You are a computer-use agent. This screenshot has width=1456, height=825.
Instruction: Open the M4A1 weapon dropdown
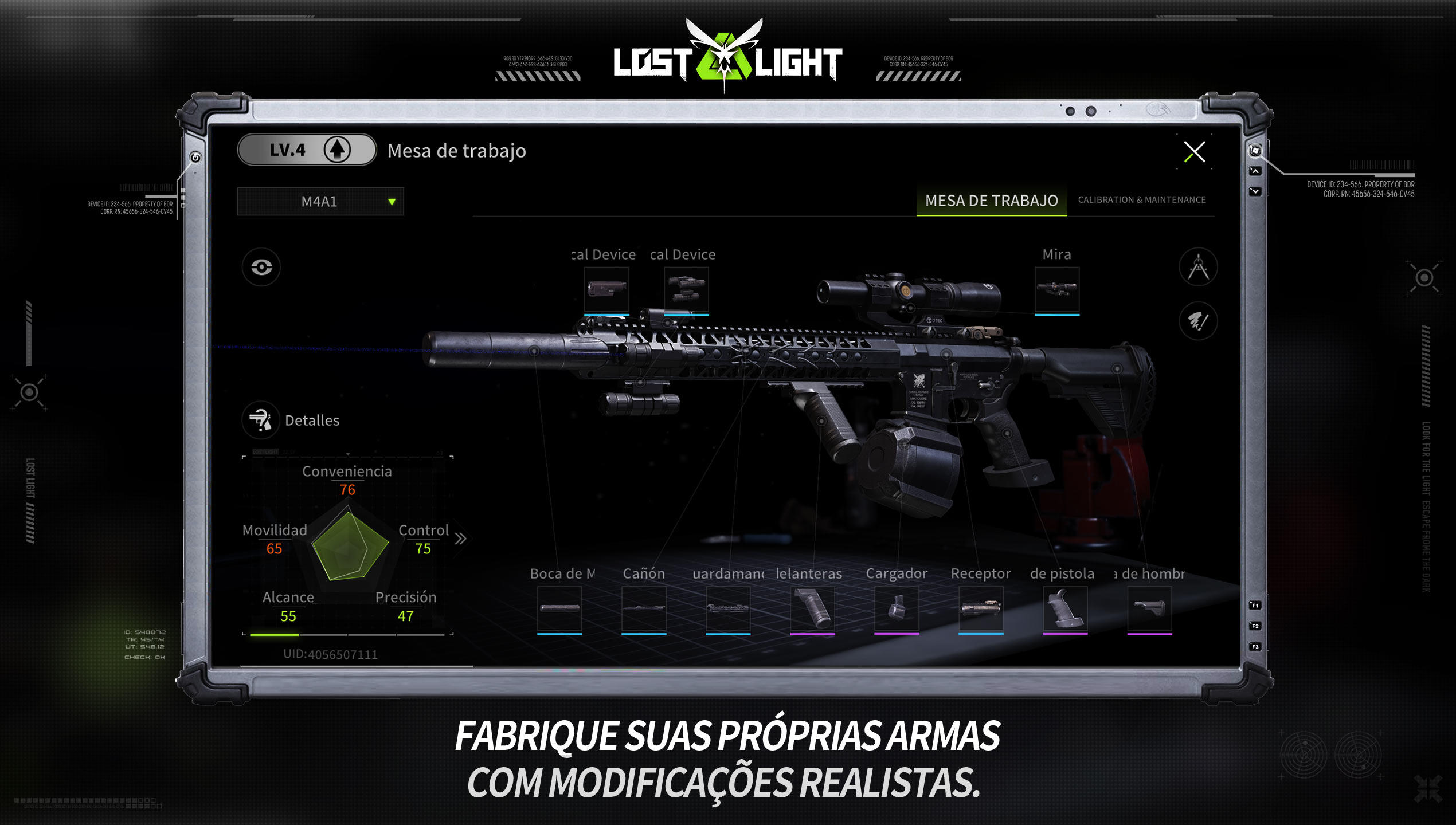(x=320, y=201)
